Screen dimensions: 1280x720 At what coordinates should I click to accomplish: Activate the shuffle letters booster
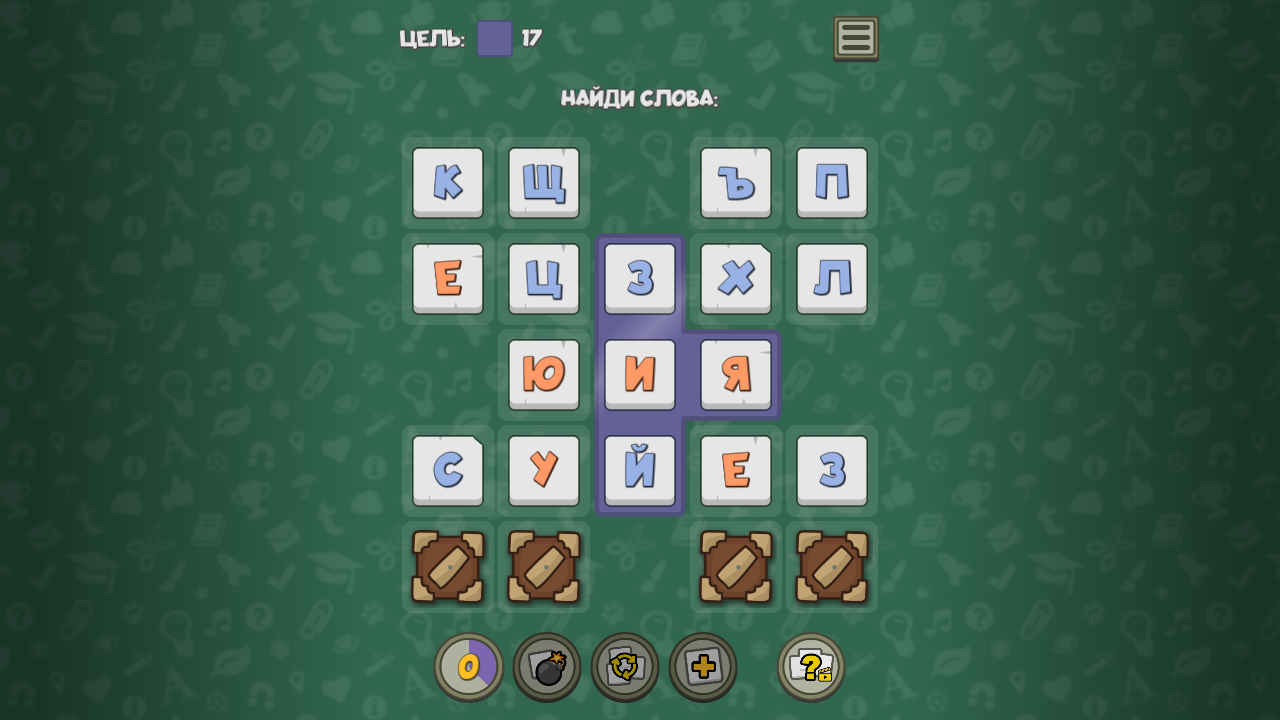coord(626,666)
